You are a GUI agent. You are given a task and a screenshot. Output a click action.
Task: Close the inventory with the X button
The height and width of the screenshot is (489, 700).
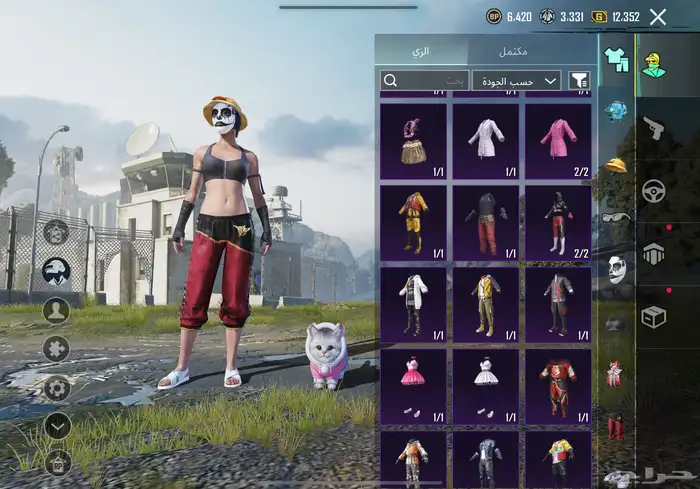tap(657, 16)
